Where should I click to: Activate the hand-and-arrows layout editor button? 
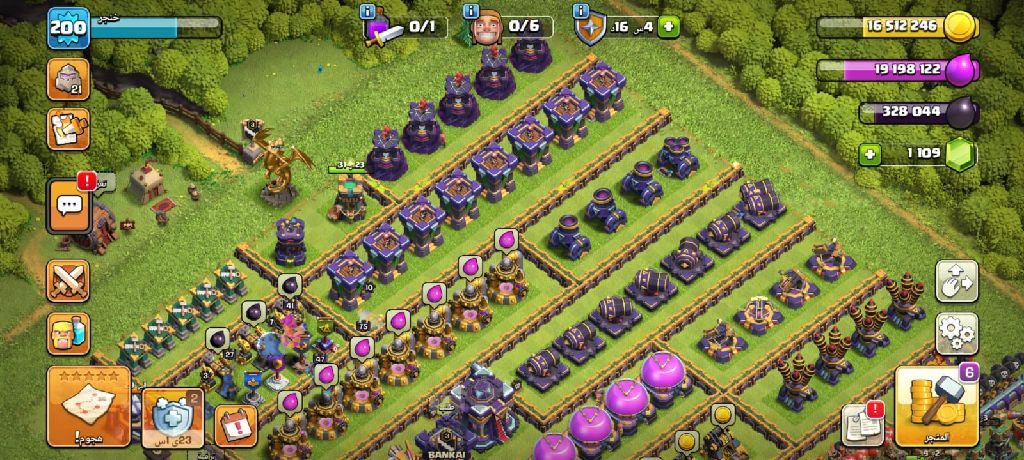coord(957,281)
